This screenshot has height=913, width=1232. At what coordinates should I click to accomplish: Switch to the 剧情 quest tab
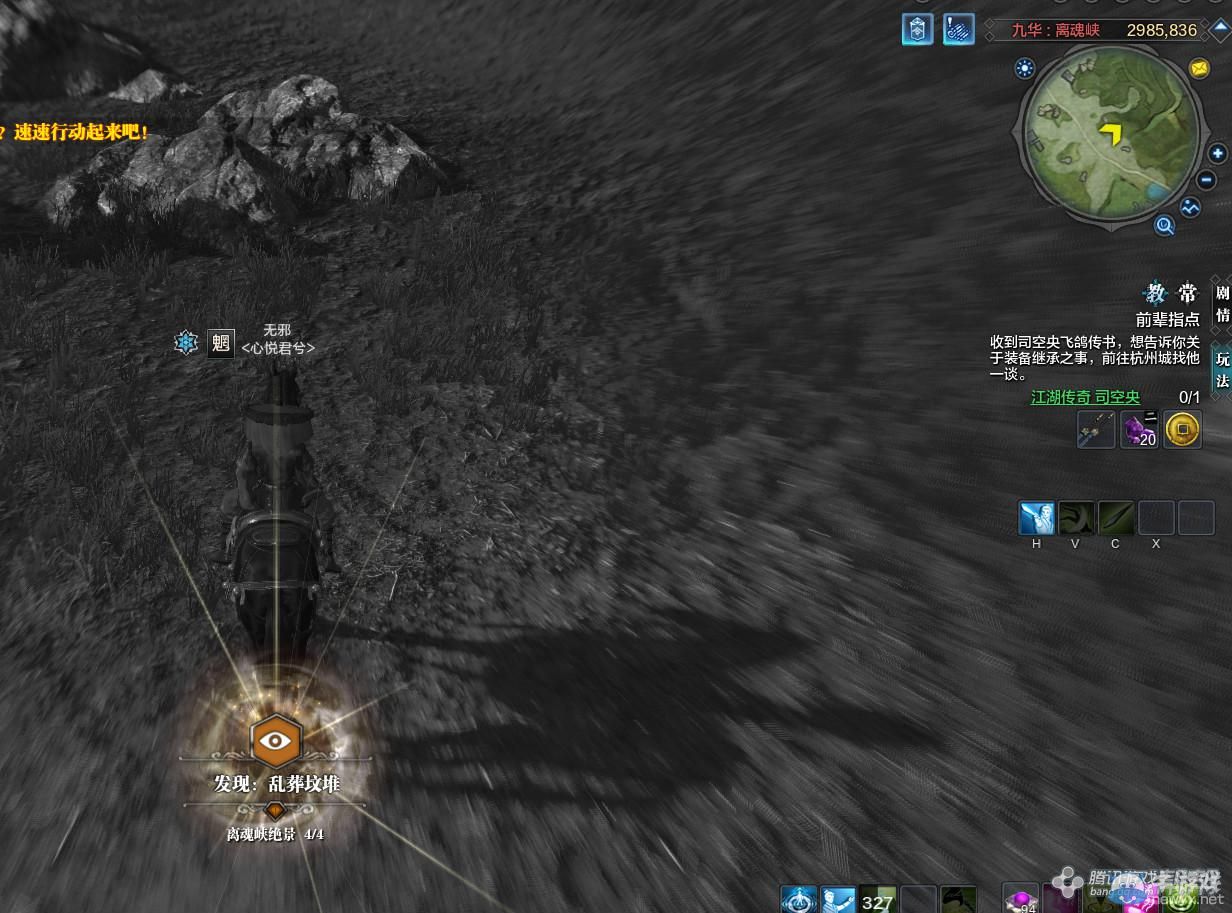pyautogui.click(x=1222, y=304)
